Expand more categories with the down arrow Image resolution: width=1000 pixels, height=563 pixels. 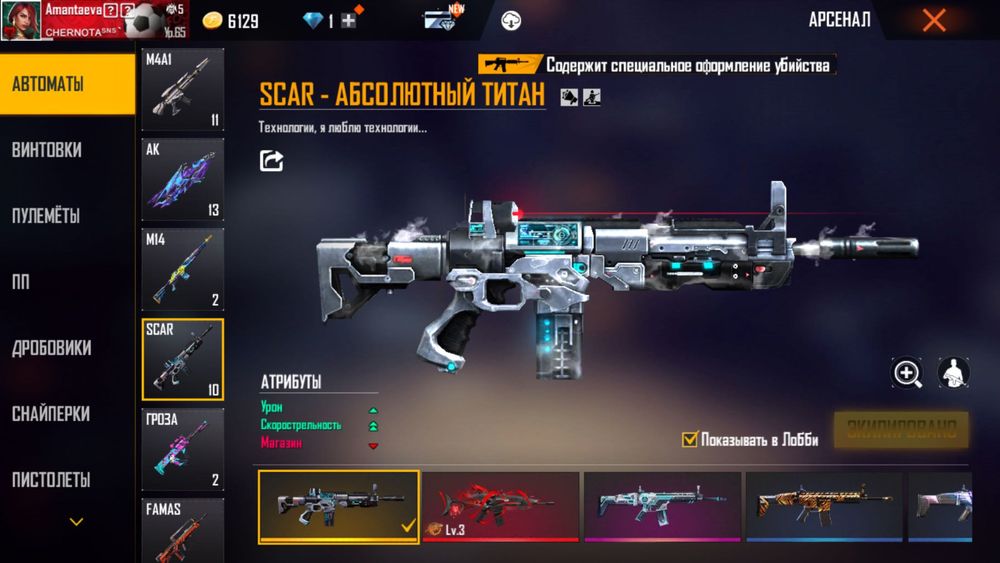click(x=76, y=521)
